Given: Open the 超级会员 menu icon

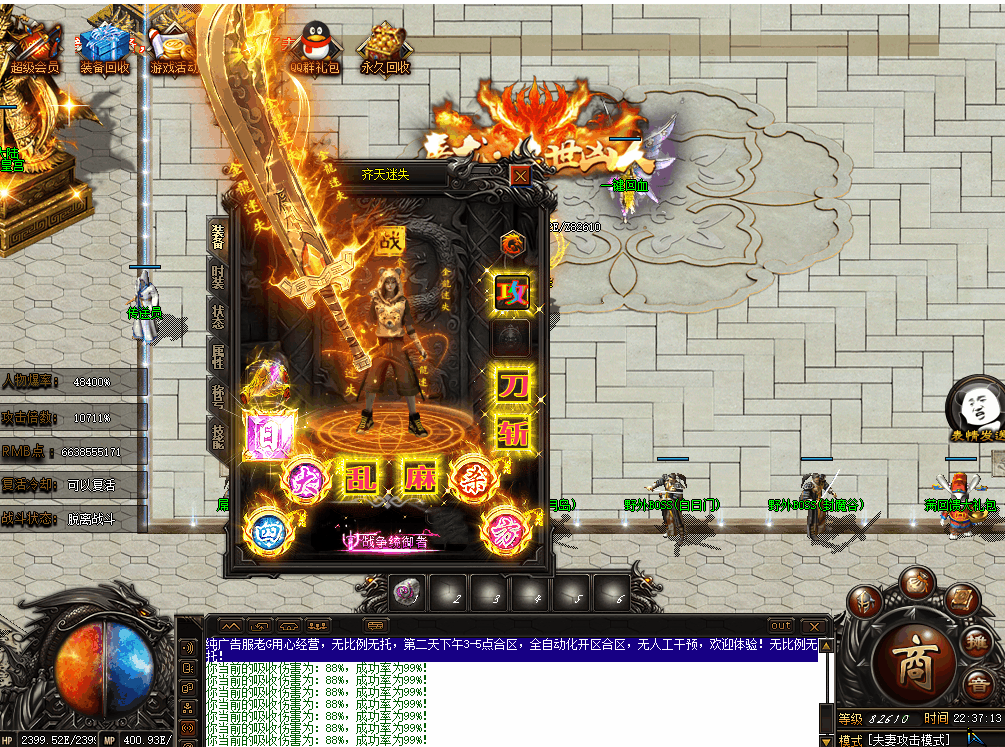Looking at the screenshot, I should (x=35, y=48).
